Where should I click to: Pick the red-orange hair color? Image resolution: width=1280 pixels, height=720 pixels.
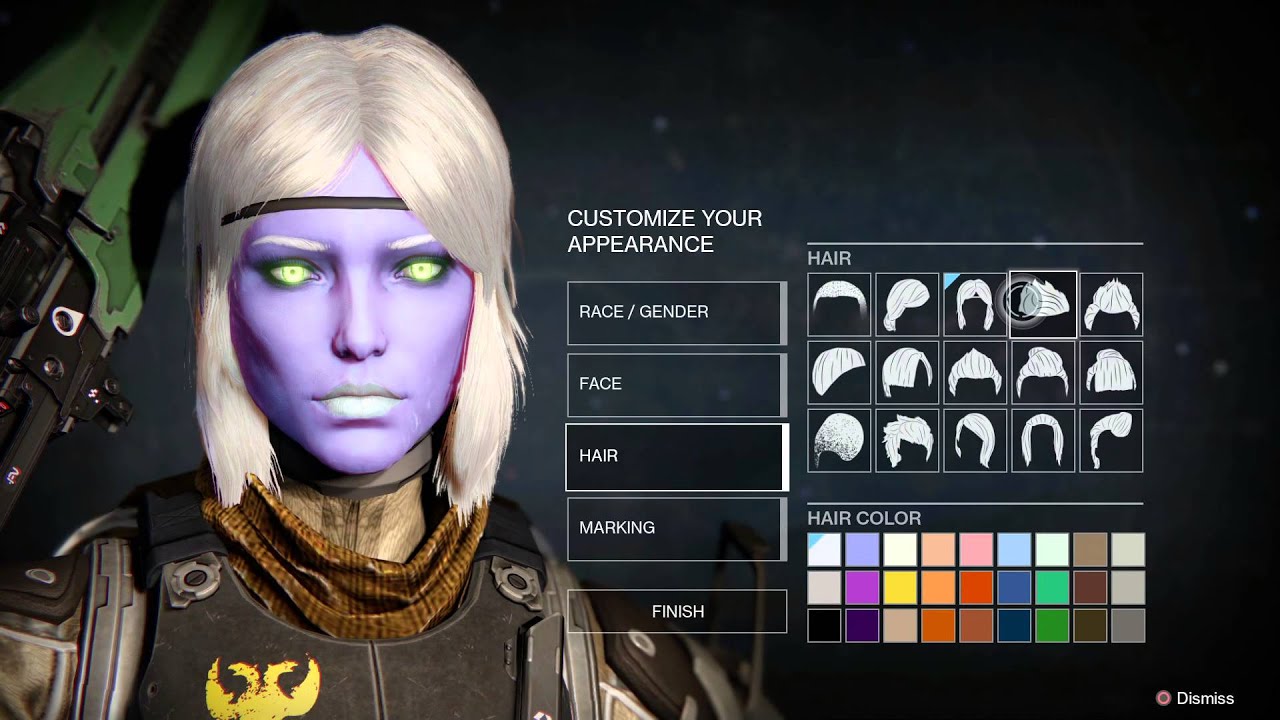976,588
